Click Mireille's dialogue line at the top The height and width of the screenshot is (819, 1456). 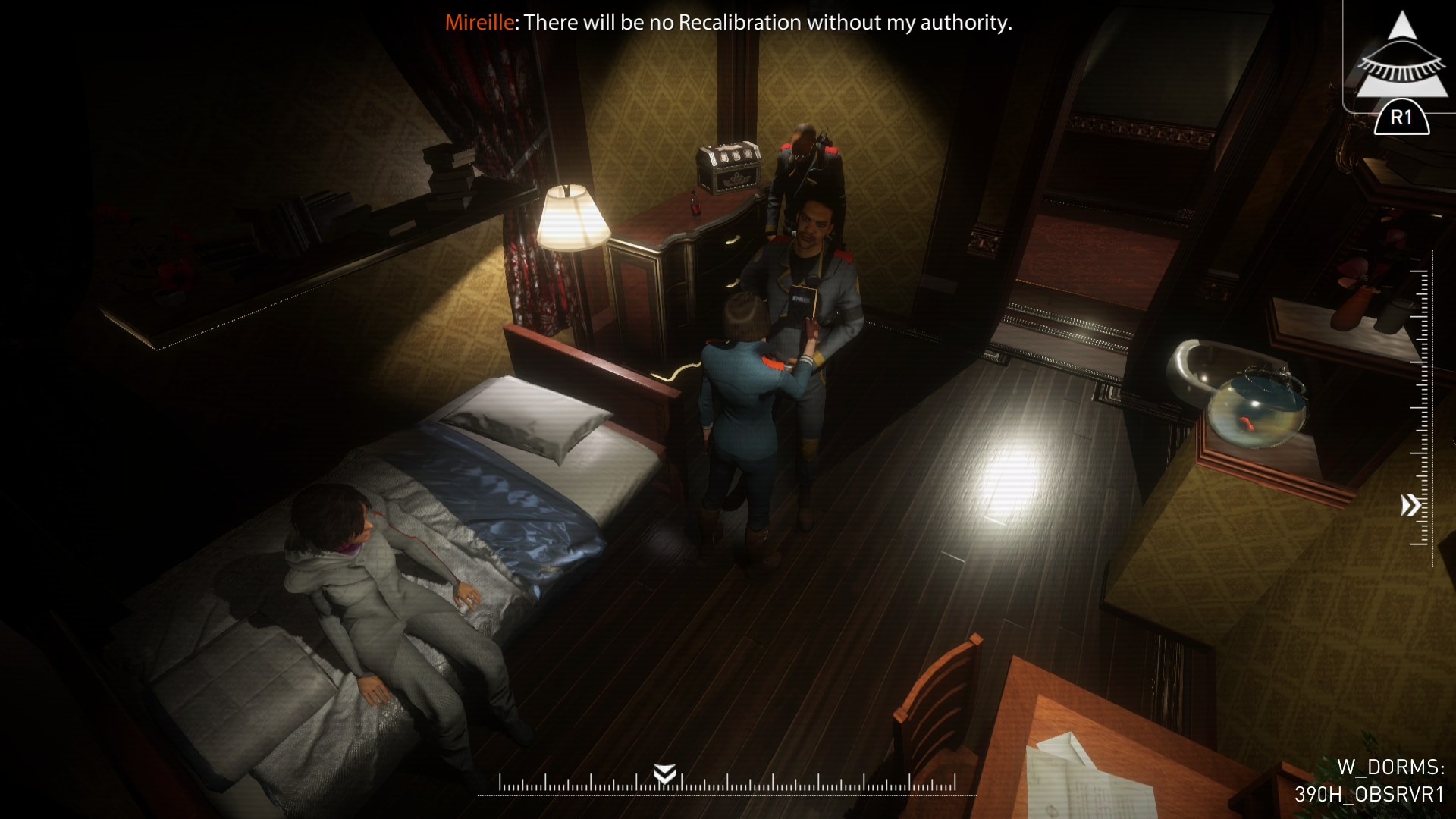click(x=728, y=23)
